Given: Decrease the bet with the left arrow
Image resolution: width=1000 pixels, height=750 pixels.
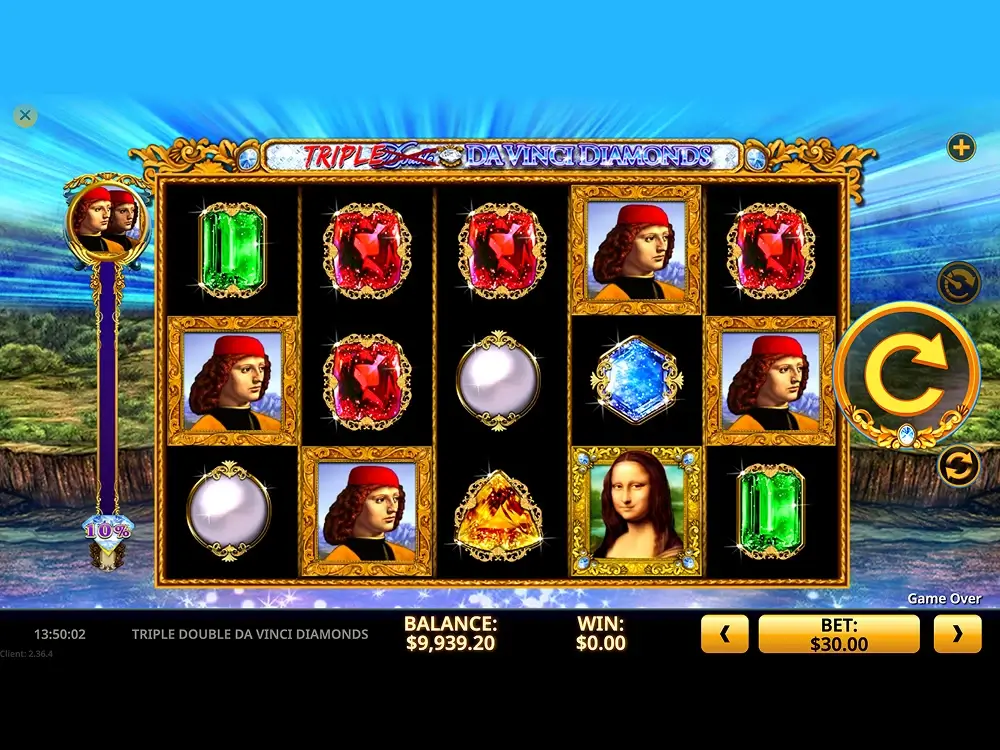Looking at the screenshot, I should pos(725,634).
